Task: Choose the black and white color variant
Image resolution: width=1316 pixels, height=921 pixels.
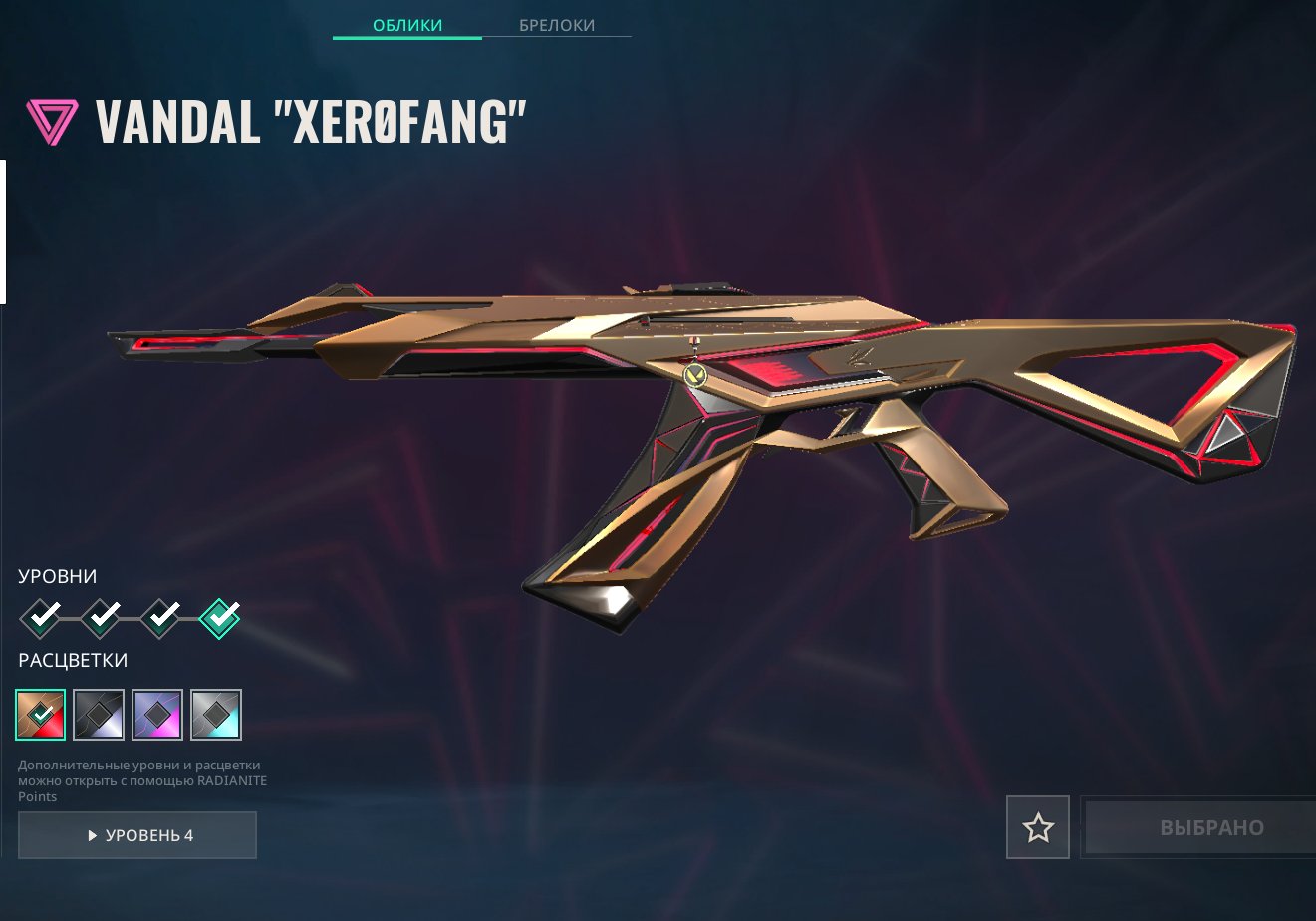Action: click(100, 715)
